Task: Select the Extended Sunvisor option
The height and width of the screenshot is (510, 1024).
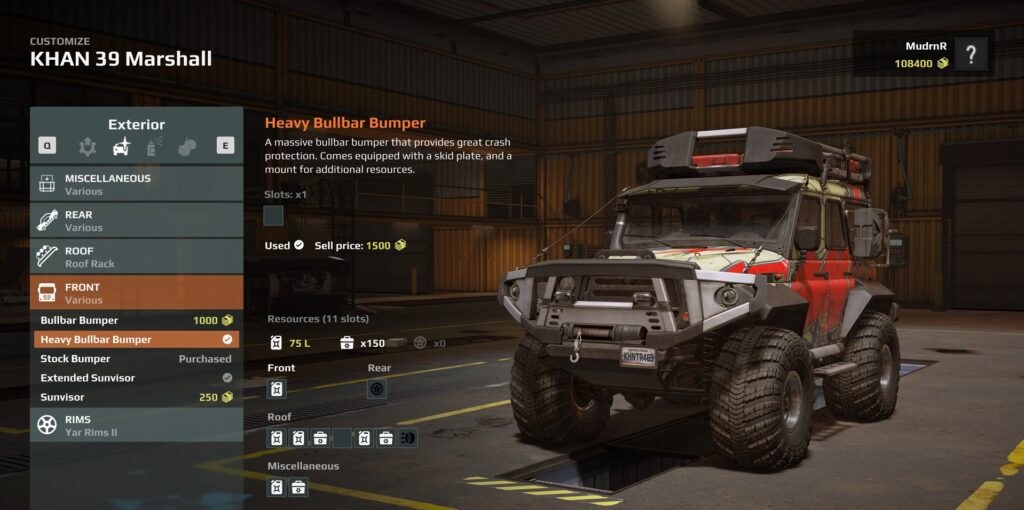Action: click(136, 378)
